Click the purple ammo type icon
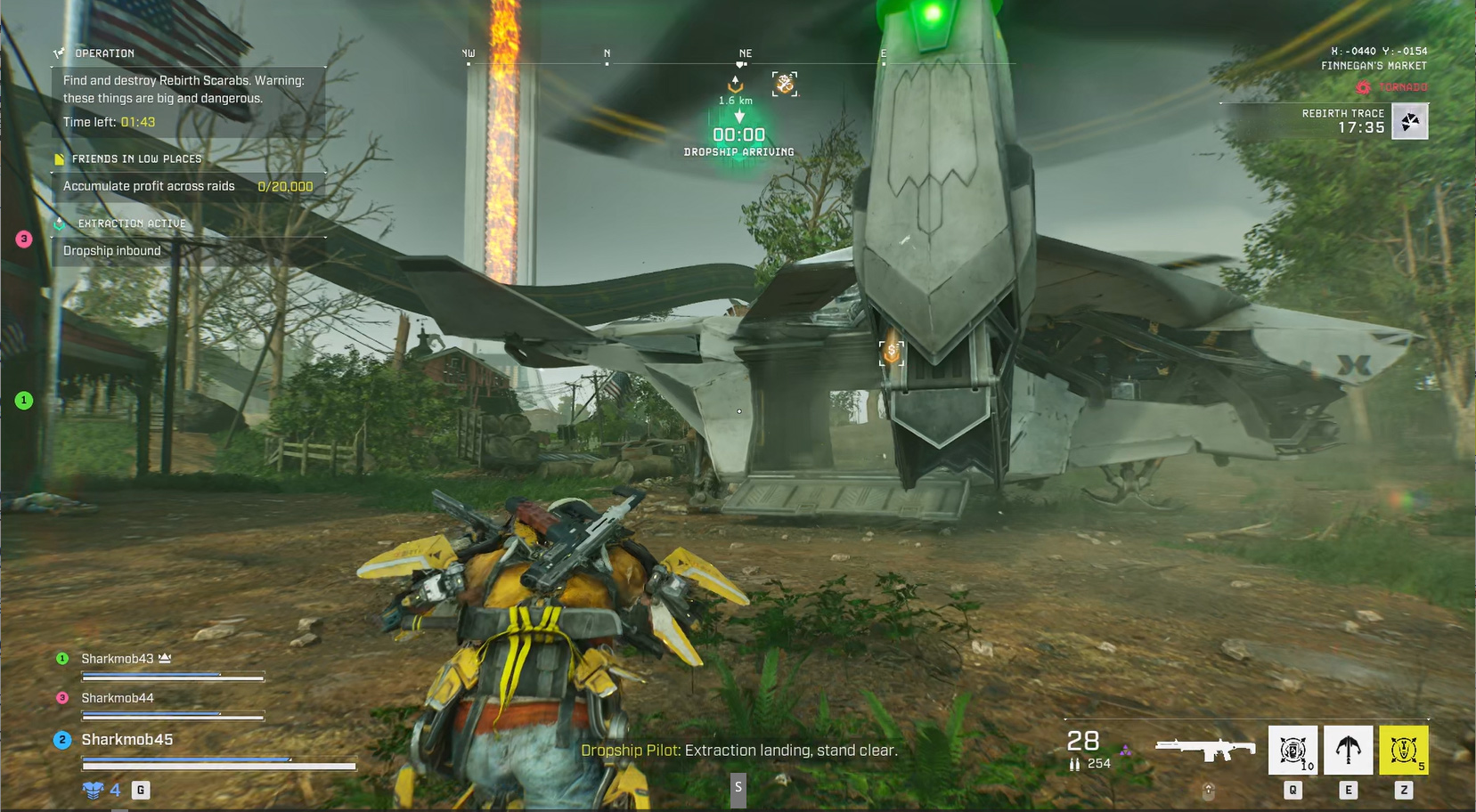Viewport: 1476px width, 812px height. (x=1126, y=751)
